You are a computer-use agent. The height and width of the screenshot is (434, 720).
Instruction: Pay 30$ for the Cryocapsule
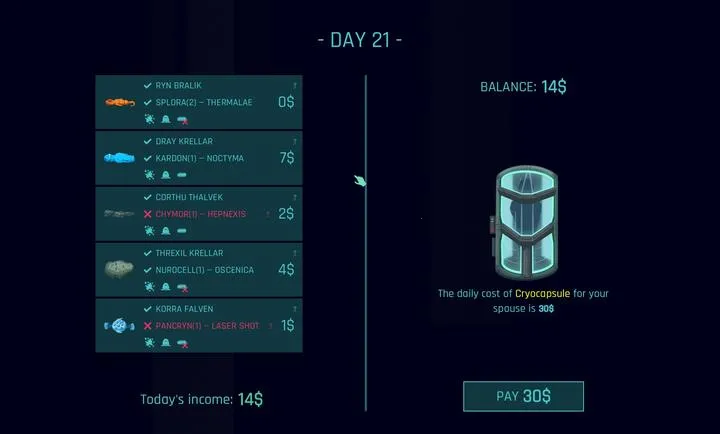[x=523, y=396]
